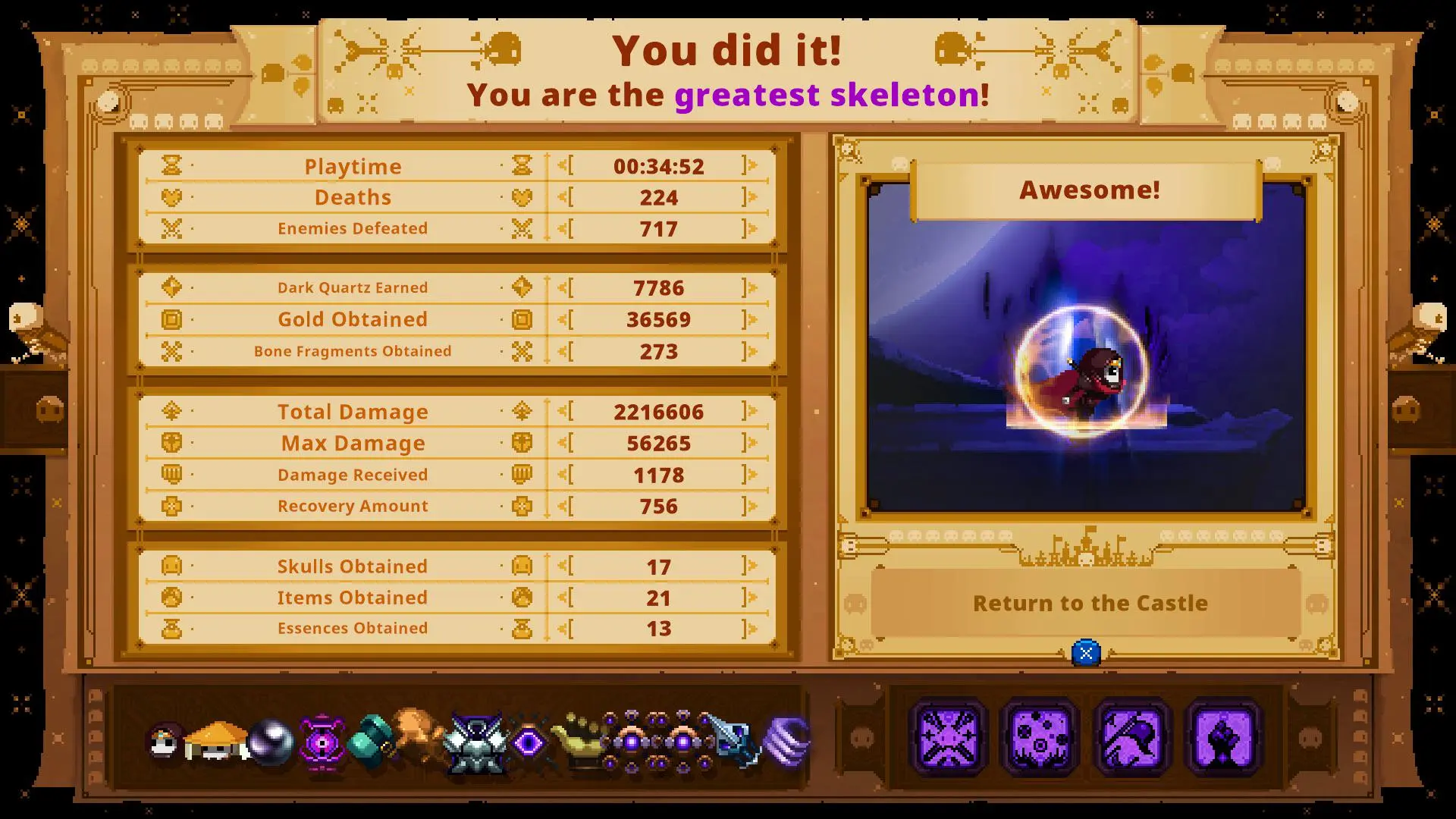Viewport: 1456px width, 819px height.
Task: Click the axe dark quest card
Action: (1132, 736)
